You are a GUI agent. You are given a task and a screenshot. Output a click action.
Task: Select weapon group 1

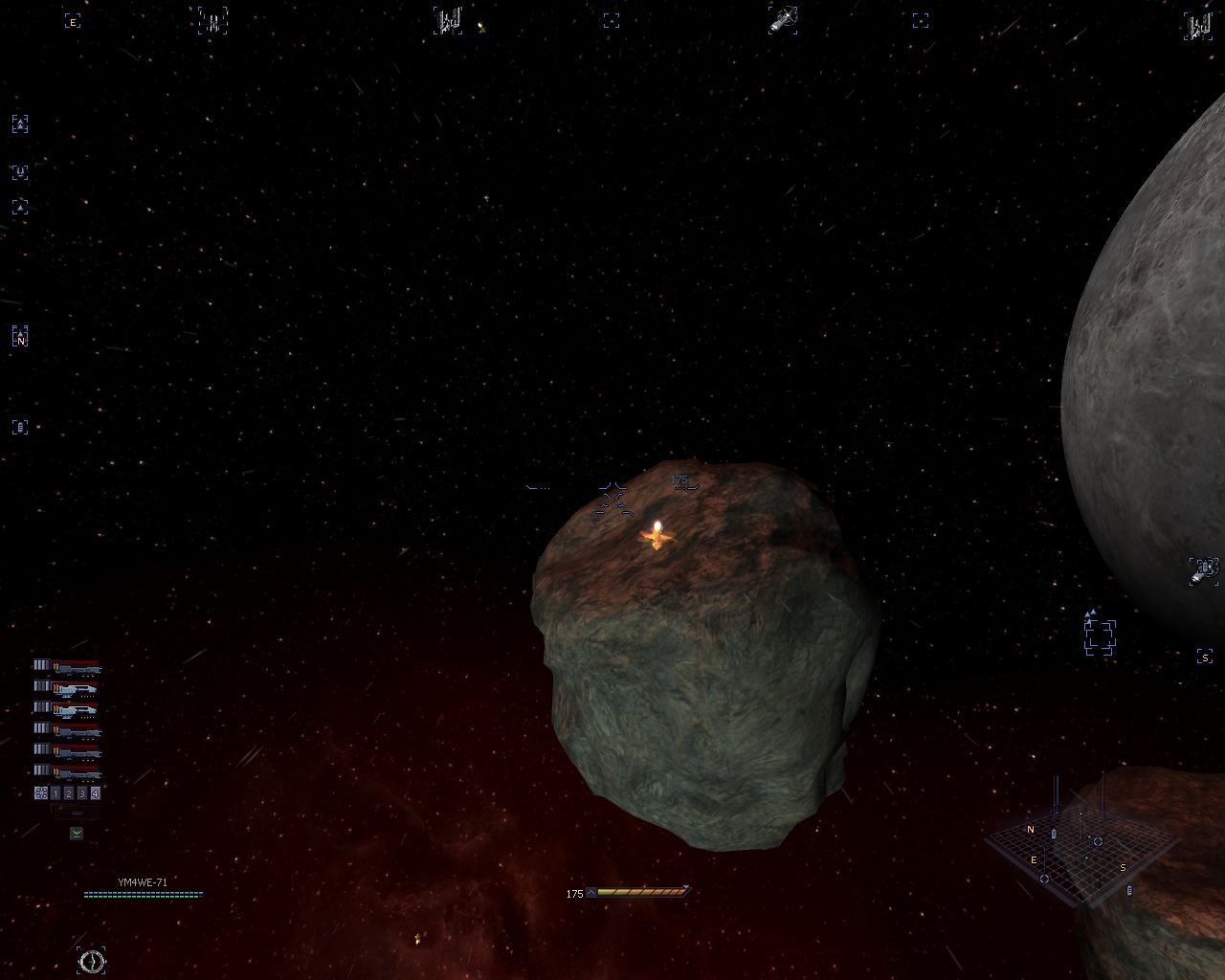pos(56,793)
